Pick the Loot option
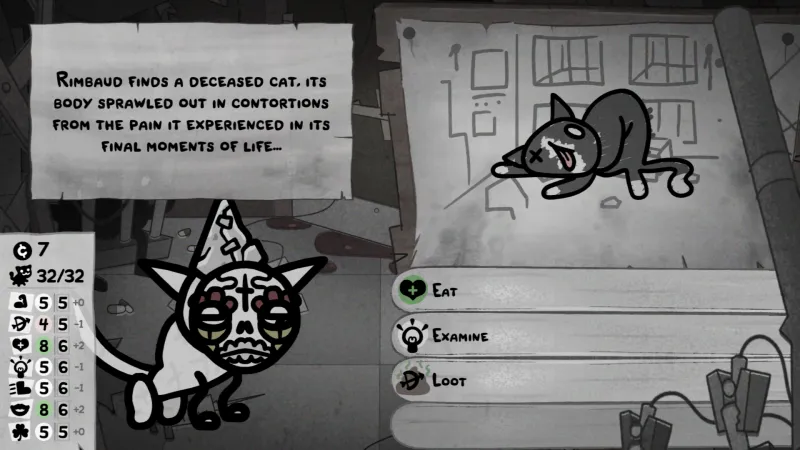The width and height of the screenshot is (800, 450). pos(450,381)
